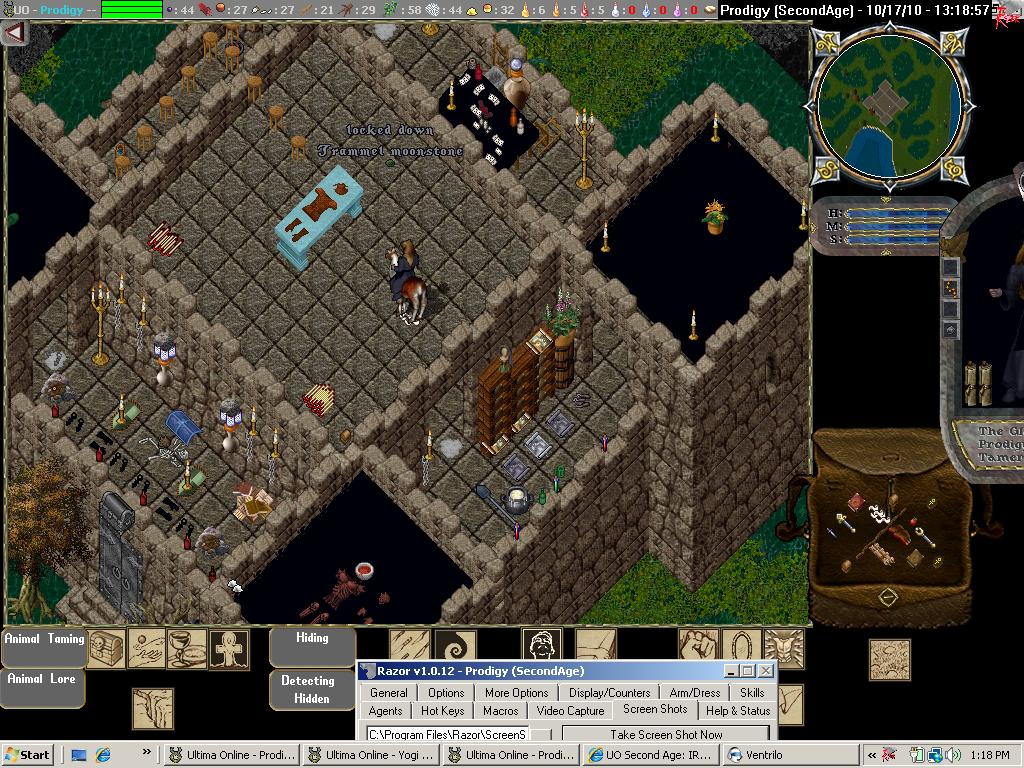Image resolution: width=1024 pixels, height=768 pixels.
Task: Select the goblet spell icon
Action: coord(186,648)
